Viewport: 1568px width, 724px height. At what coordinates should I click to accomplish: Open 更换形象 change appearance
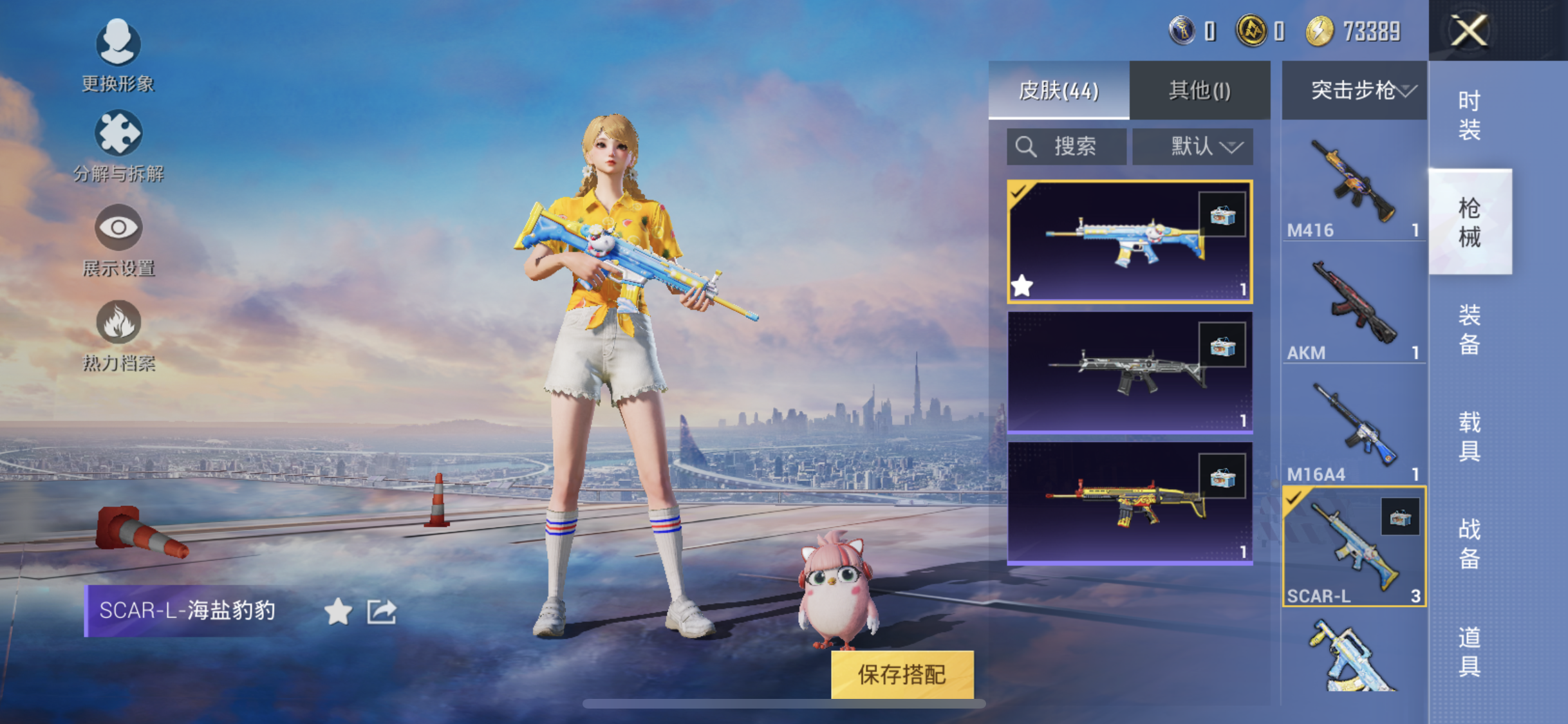coord(118,56)
